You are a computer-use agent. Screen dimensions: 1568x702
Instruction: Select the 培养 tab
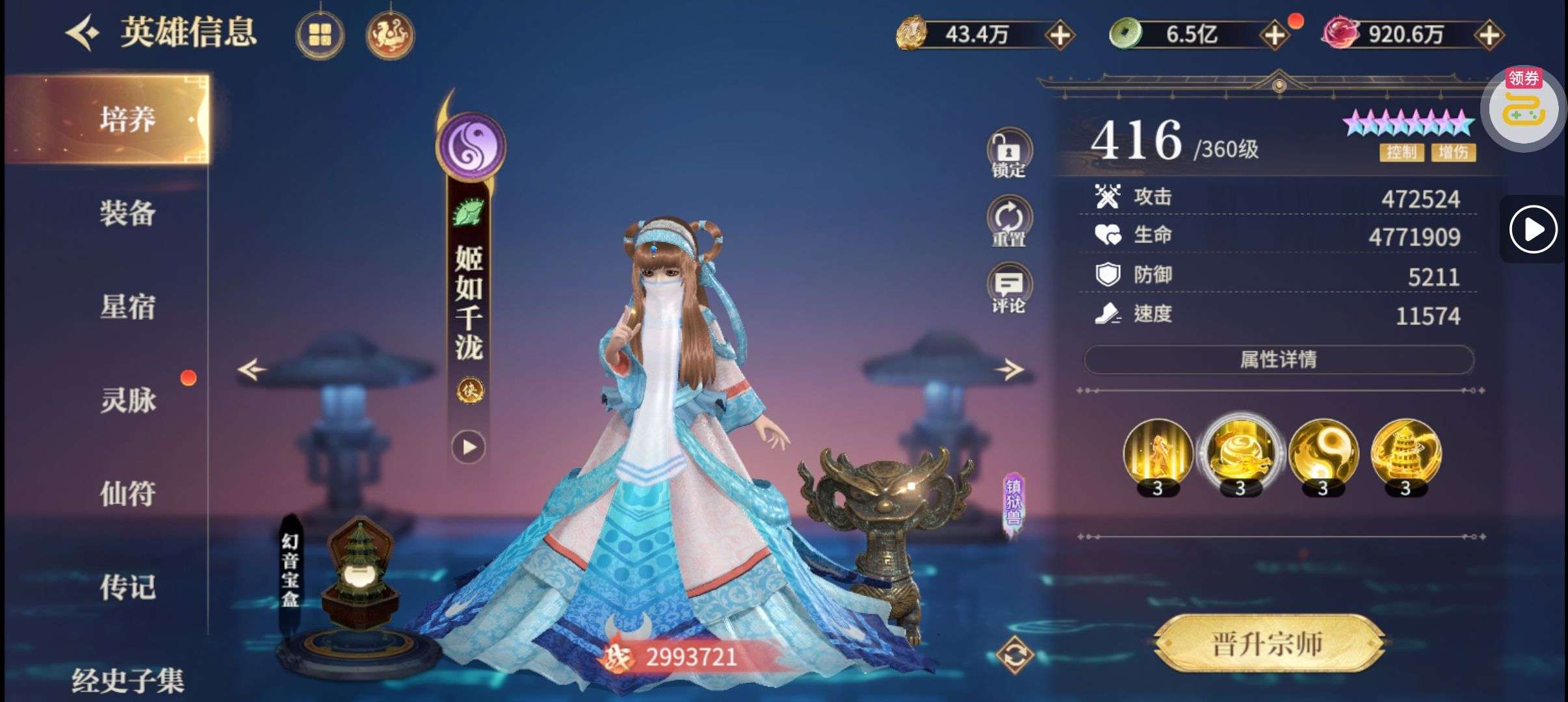pos(127,119)
